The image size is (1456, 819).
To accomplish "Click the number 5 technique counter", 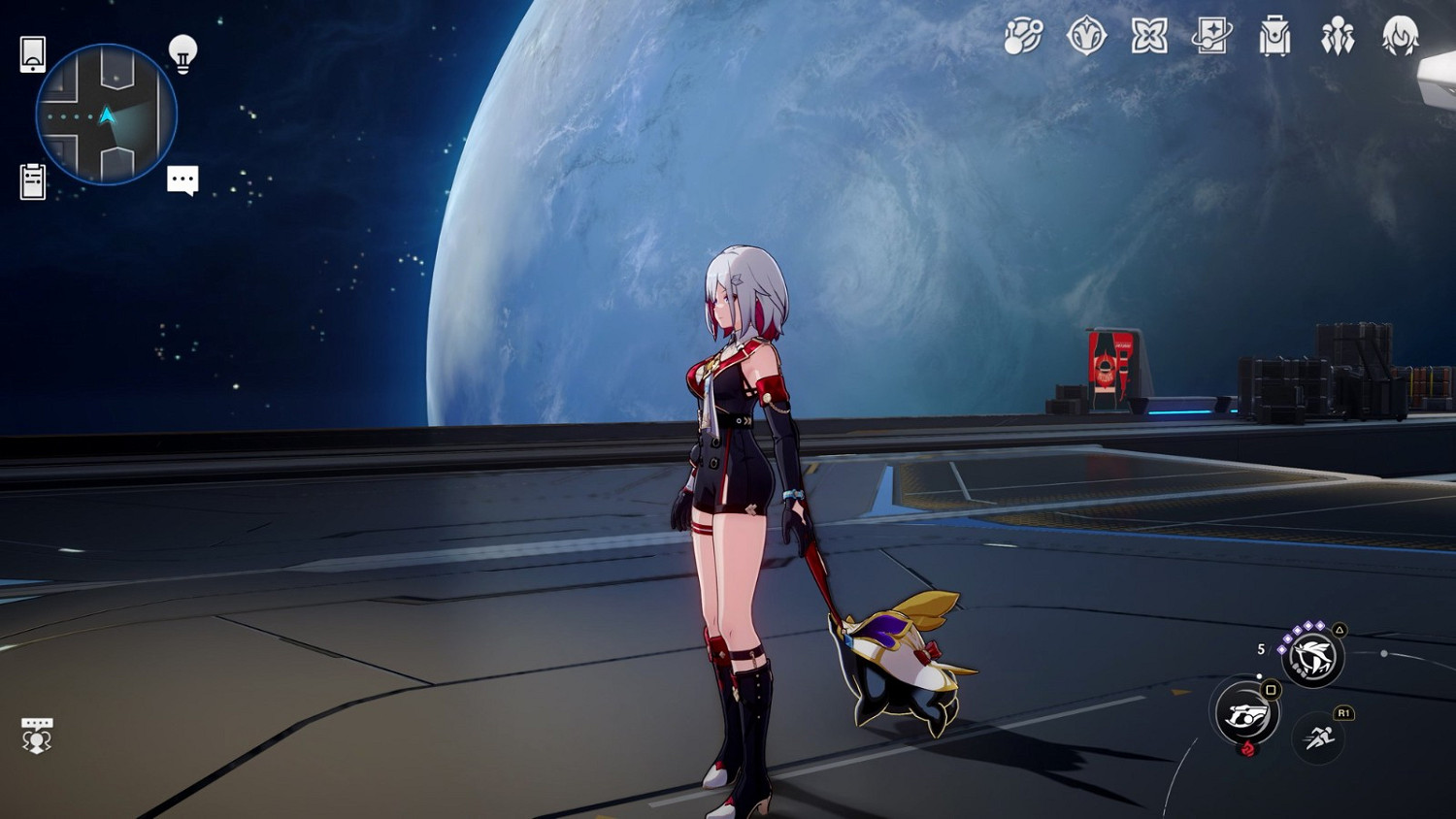I will (x=1259, y=648).
